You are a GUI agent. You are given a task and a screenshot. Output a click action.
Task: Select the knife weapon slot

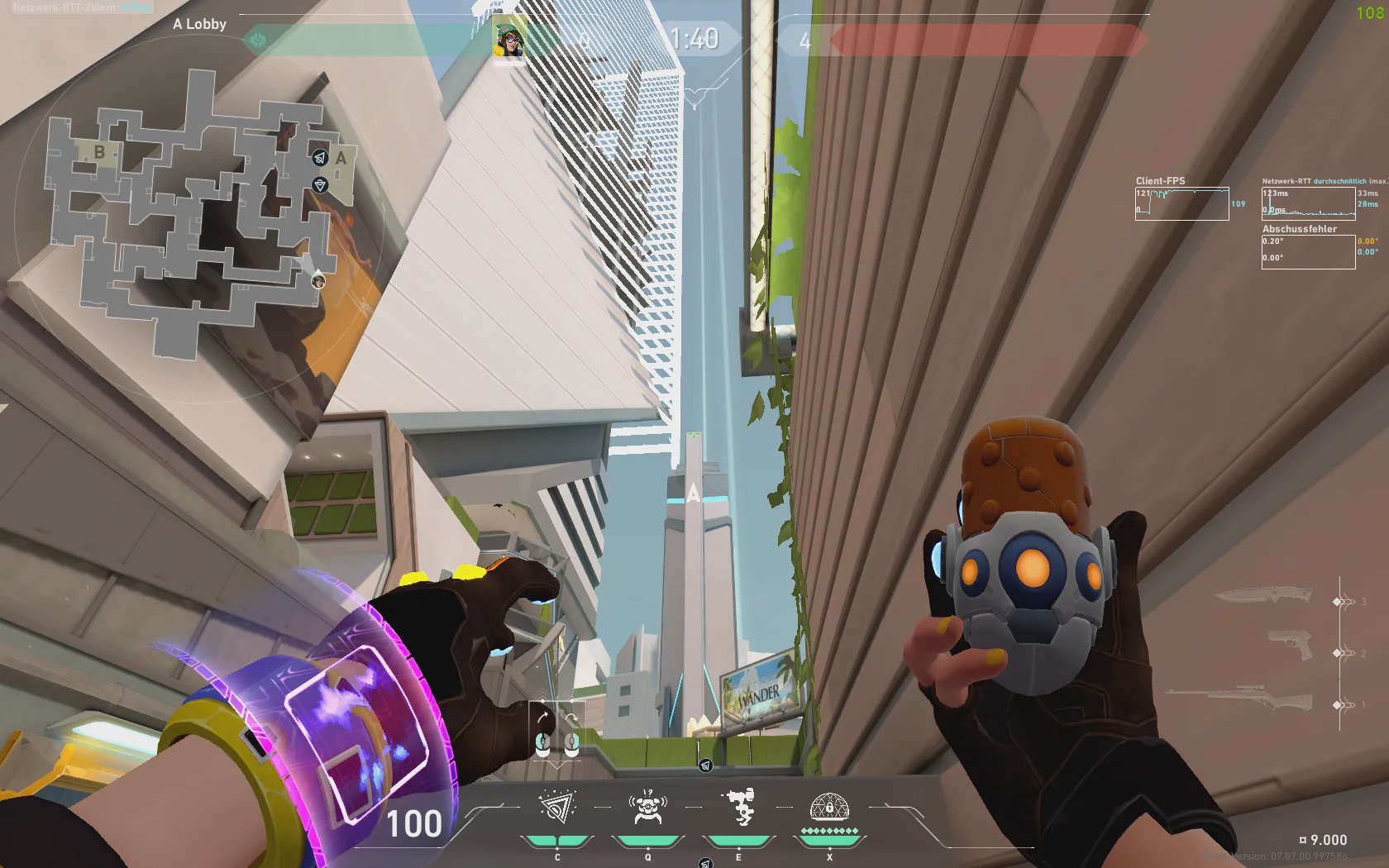click(1263, 595)
